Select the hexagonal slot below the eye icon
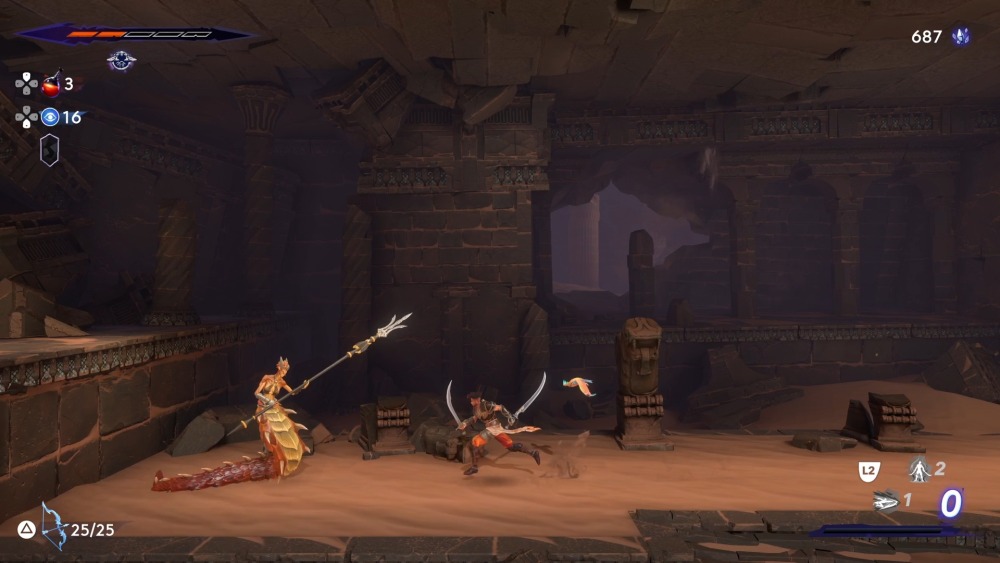1000x563 pixels. click(x=49, y=150)
